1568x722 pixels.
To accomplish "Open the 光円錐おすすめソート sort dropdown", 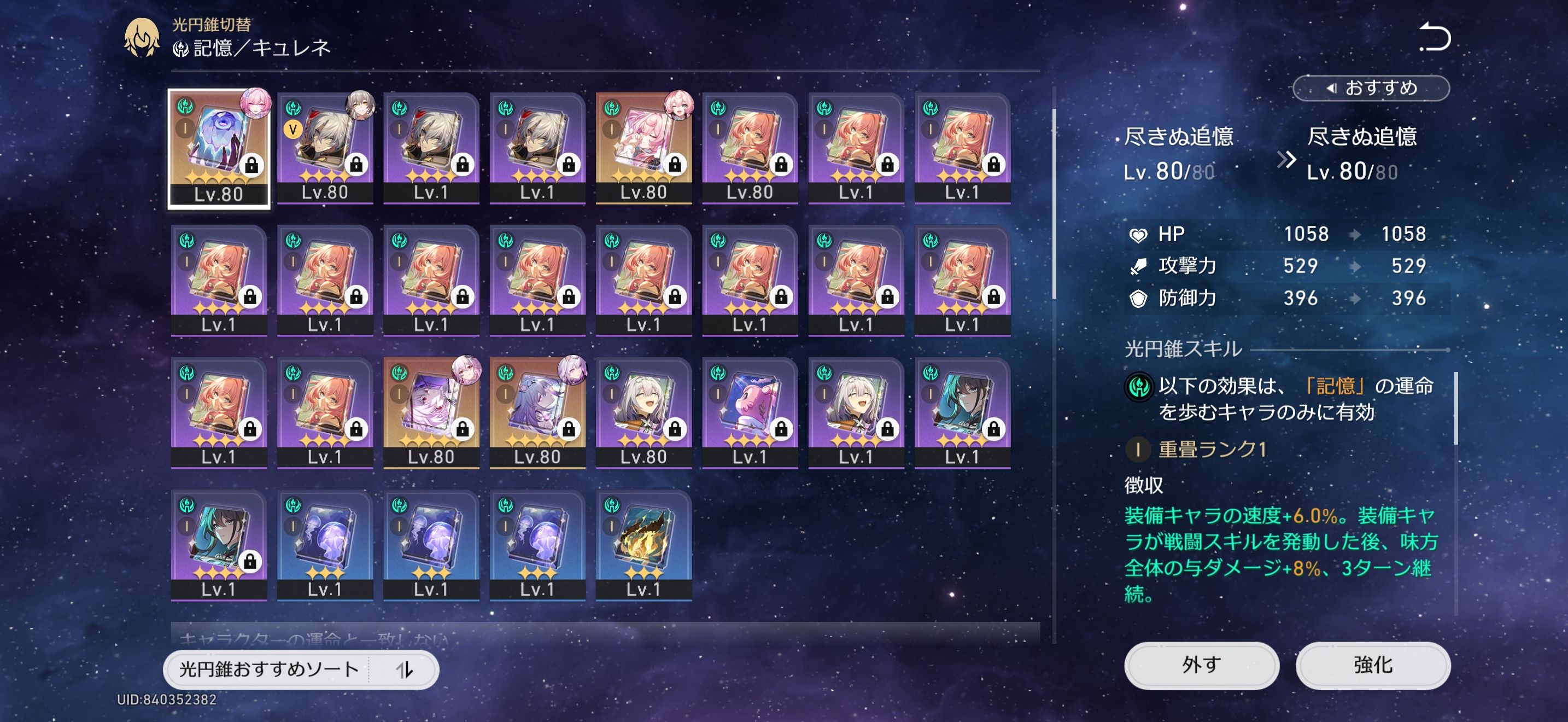I will 268,669.
